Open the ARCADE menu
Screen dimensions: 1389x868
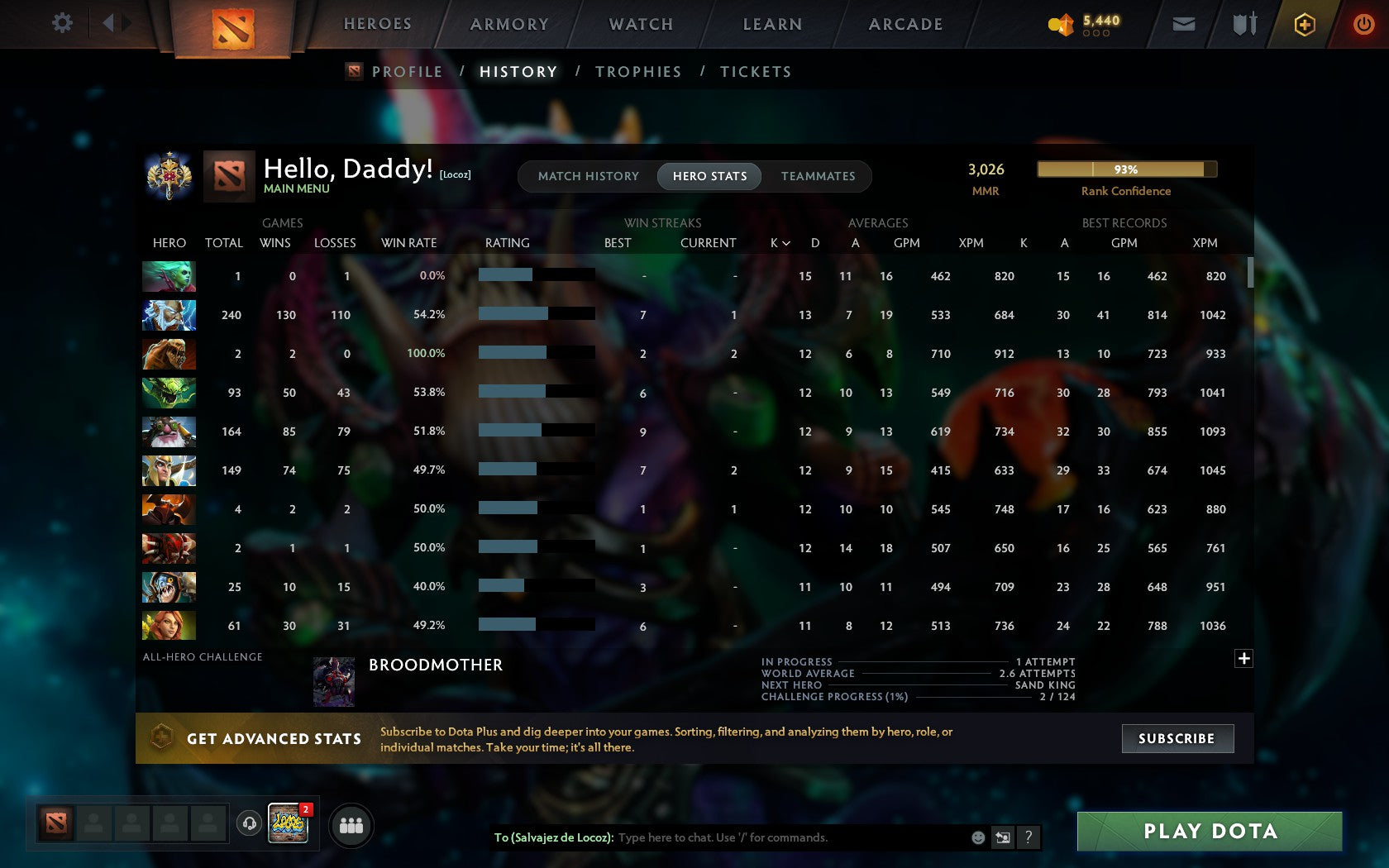coord(905,24)
